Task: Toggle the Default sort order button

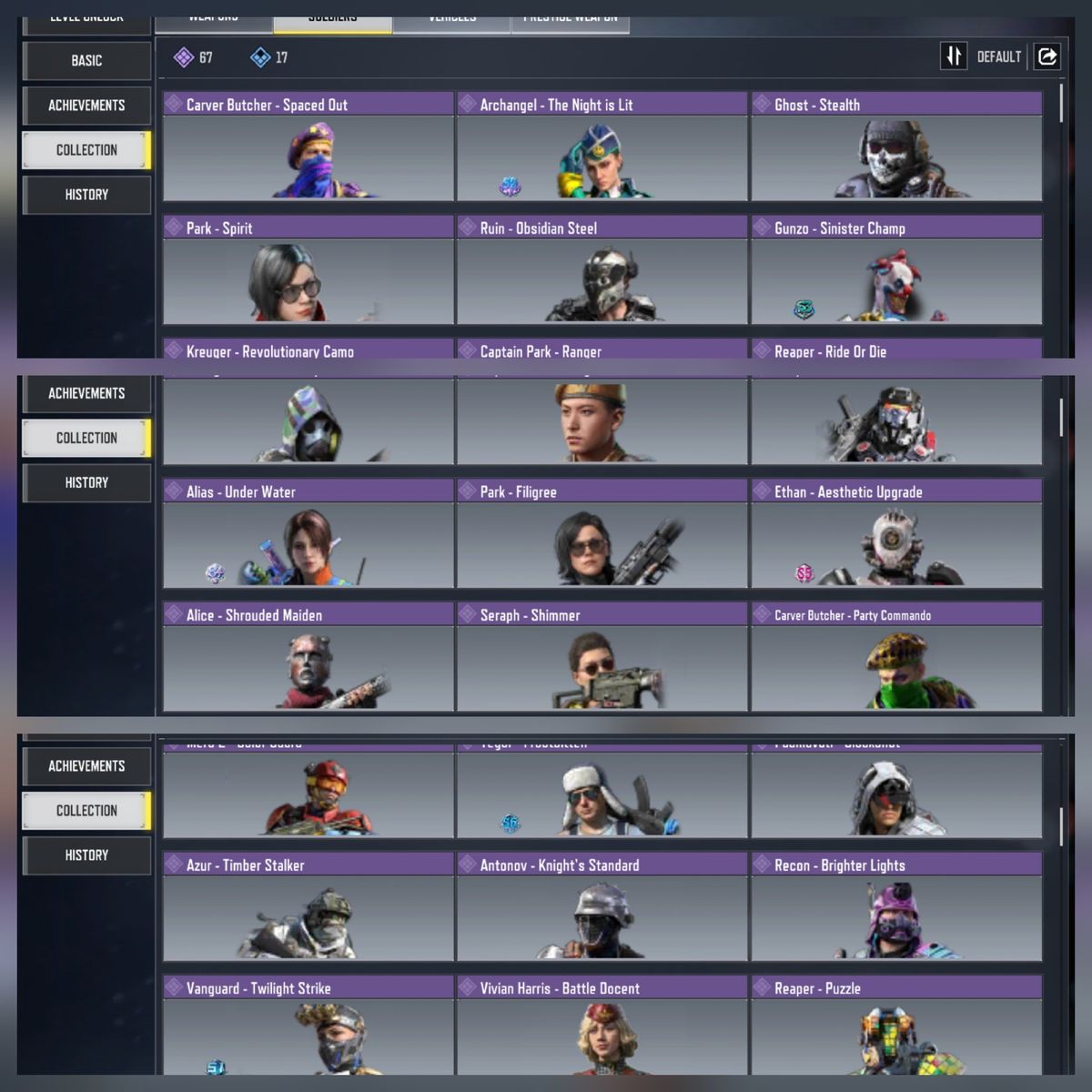Action: (953, 56)
